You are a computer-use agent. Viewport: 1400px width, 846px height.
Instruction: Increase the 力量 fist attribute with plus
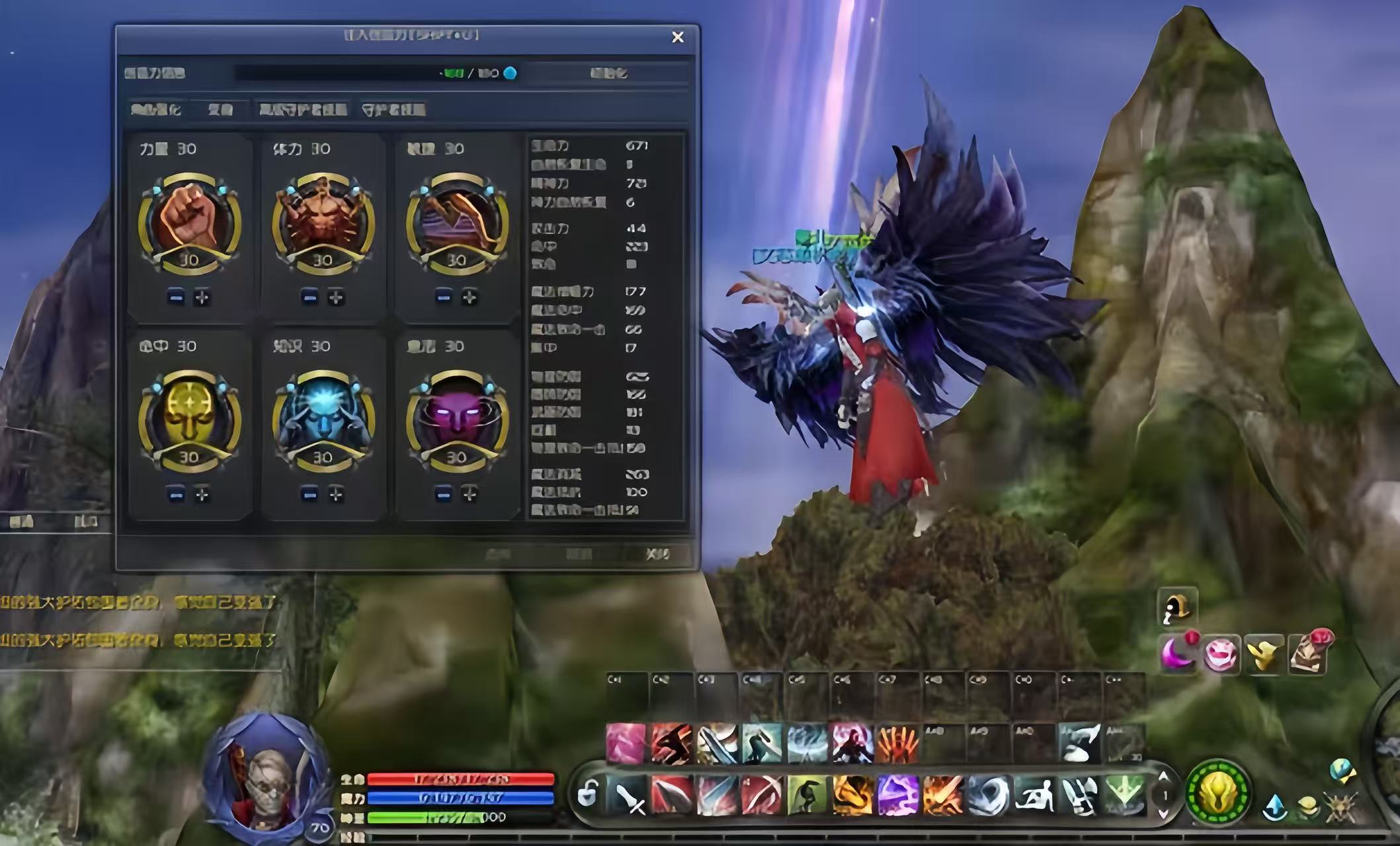pos(202,298)
